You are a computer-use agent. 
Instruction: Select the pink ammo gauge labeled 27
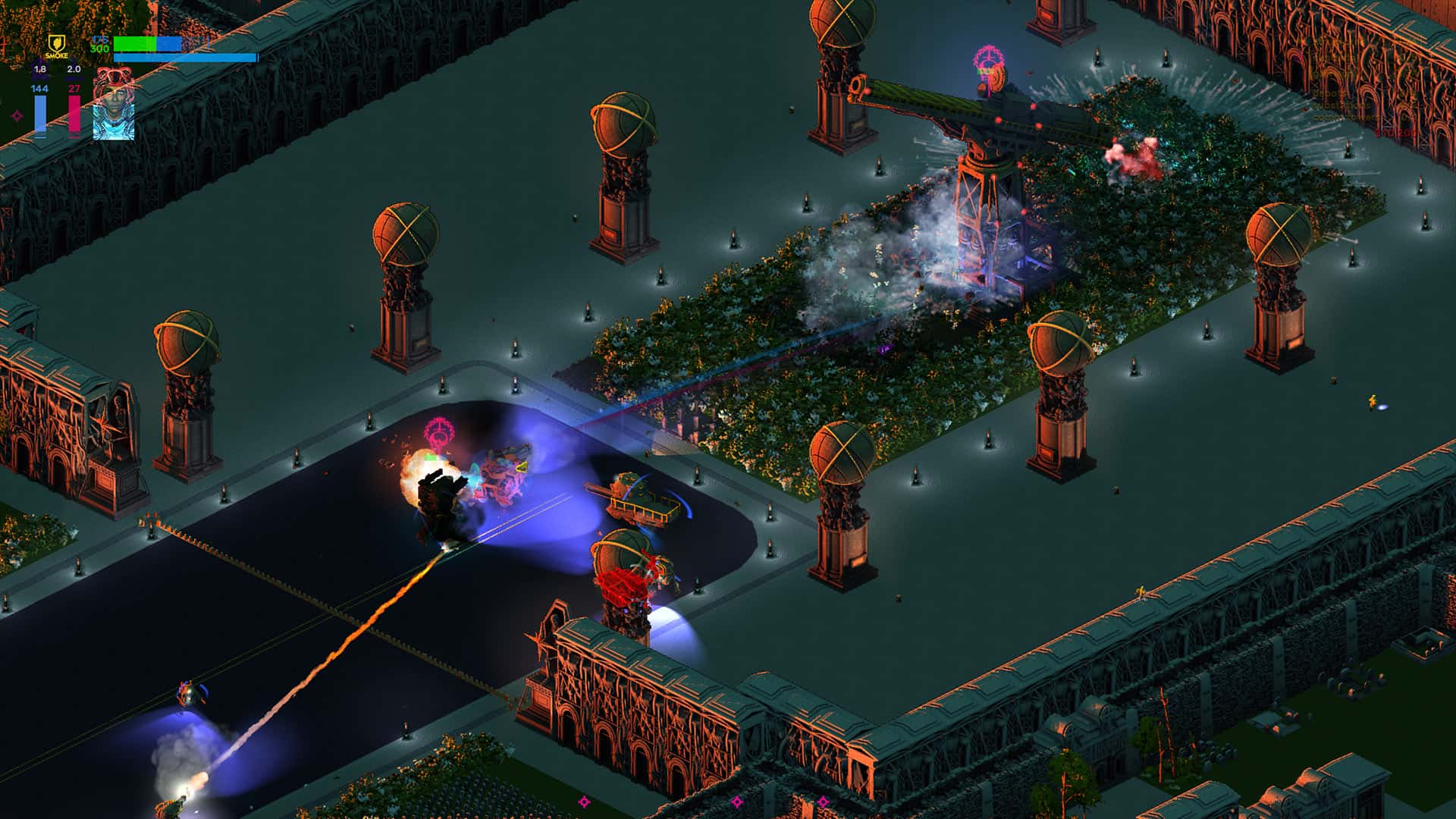pos(74,114)
